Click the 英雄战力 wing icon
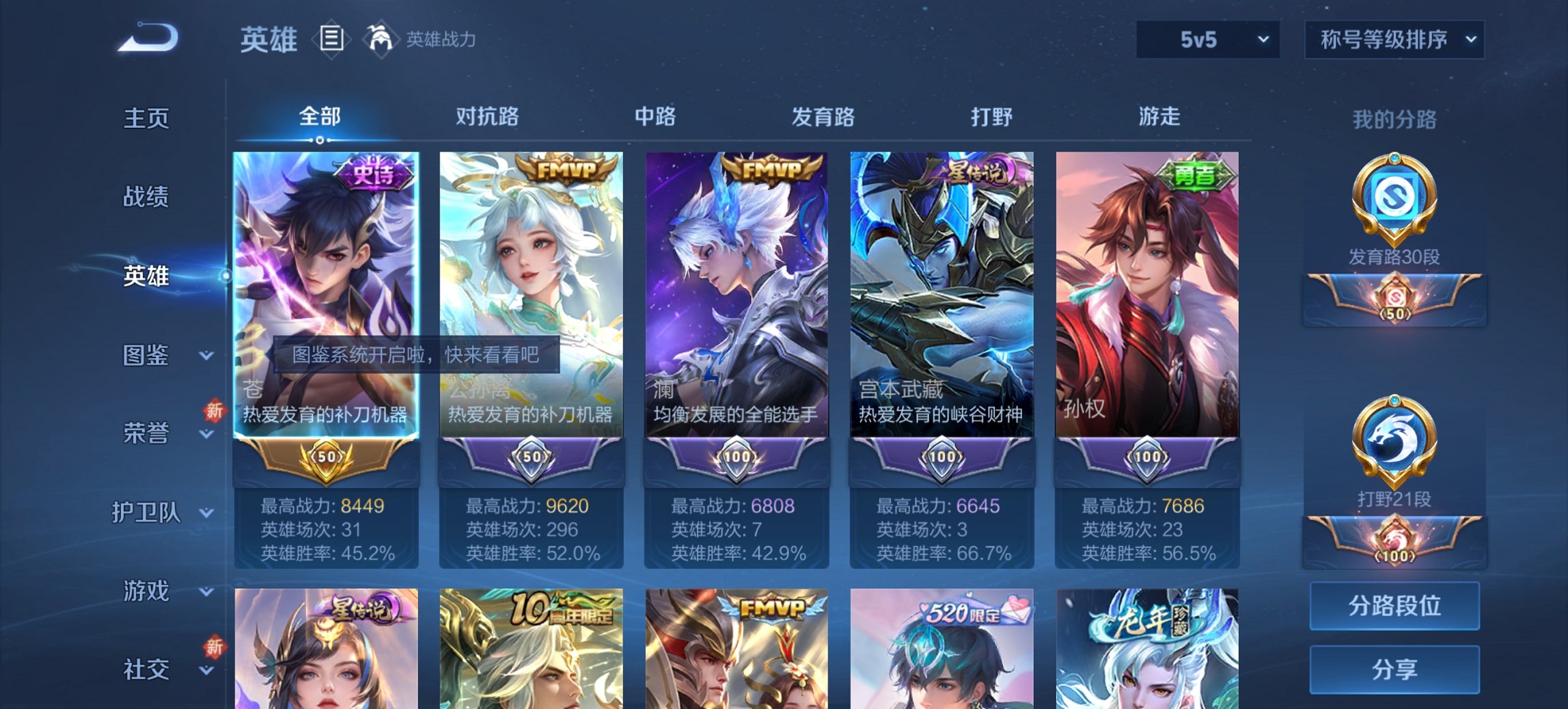The width and height of the screenshot is (1568, 709). (381, 40)
